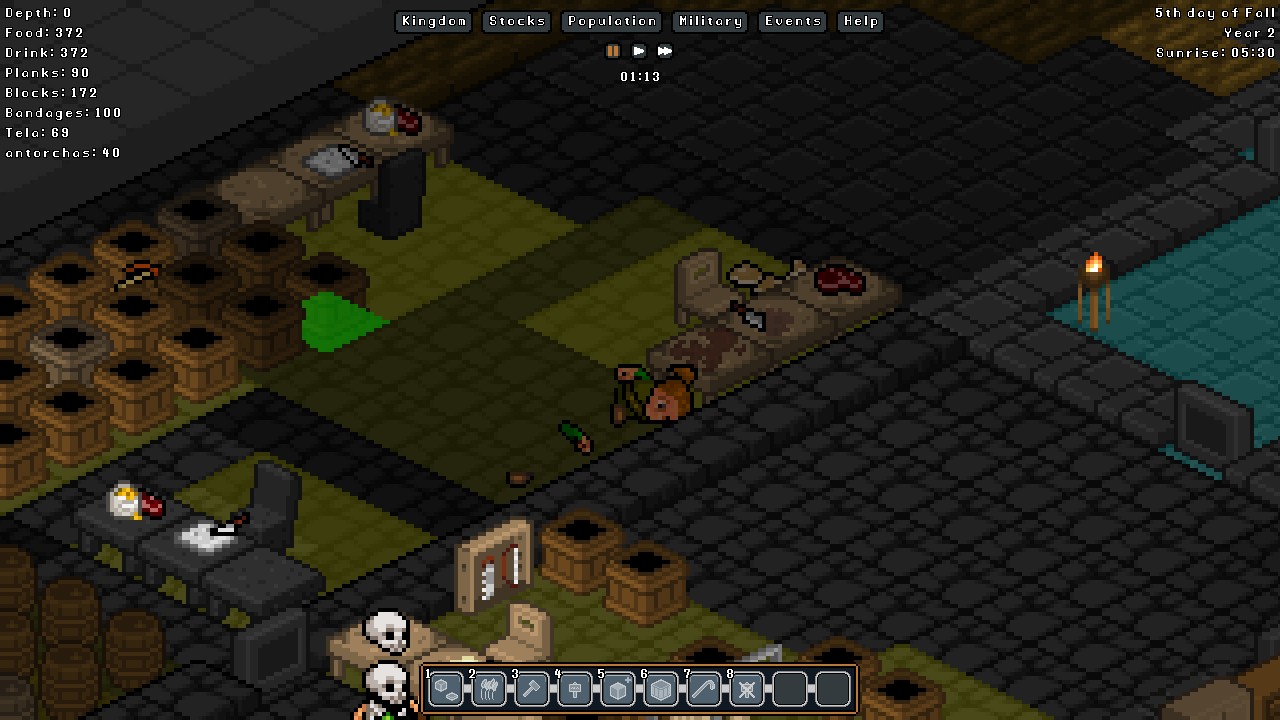Open the Help screen
1280x720 pixels.
point(859,21)
